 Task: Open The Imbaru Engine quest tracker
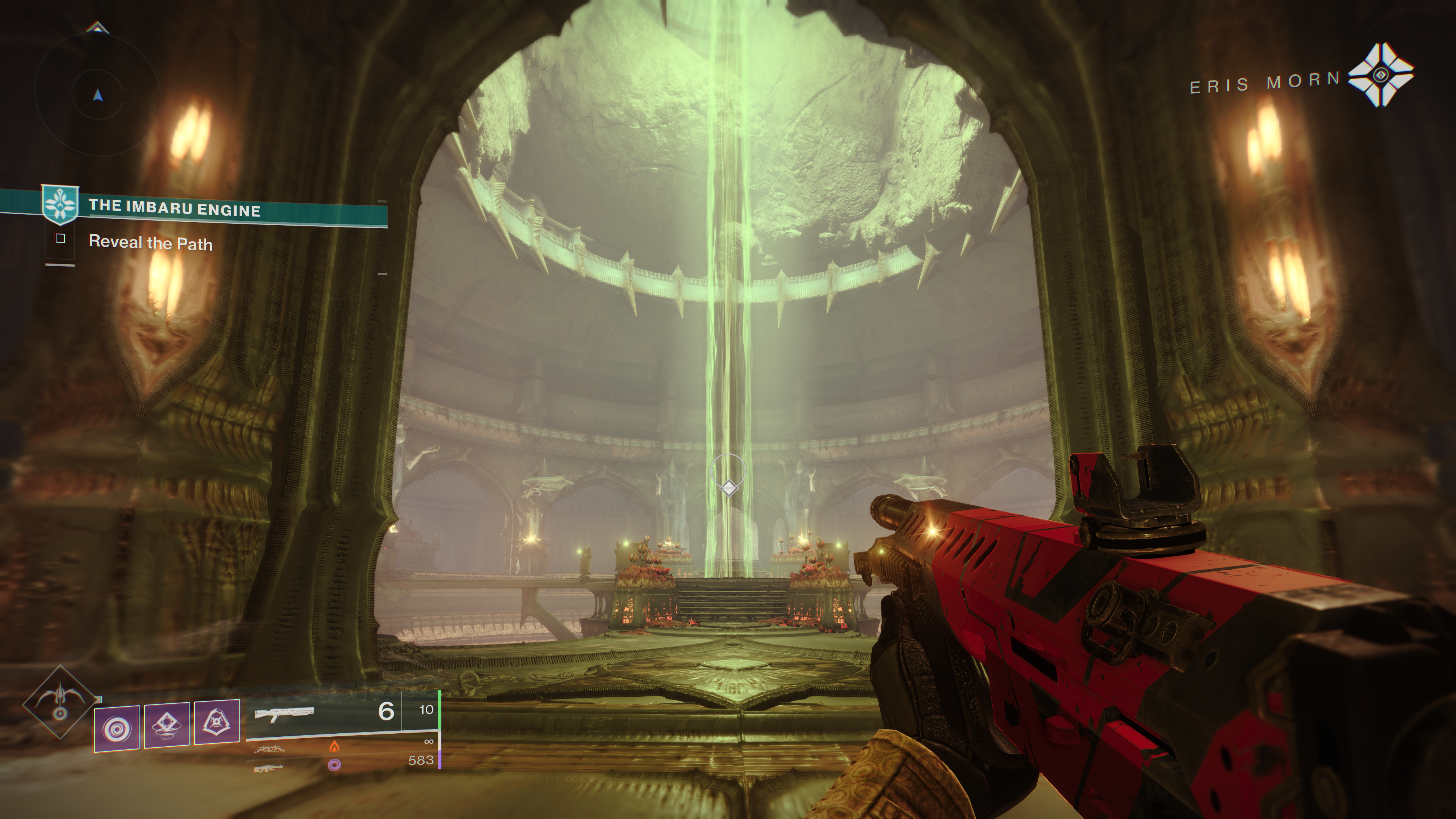click(x=174, y=208)
